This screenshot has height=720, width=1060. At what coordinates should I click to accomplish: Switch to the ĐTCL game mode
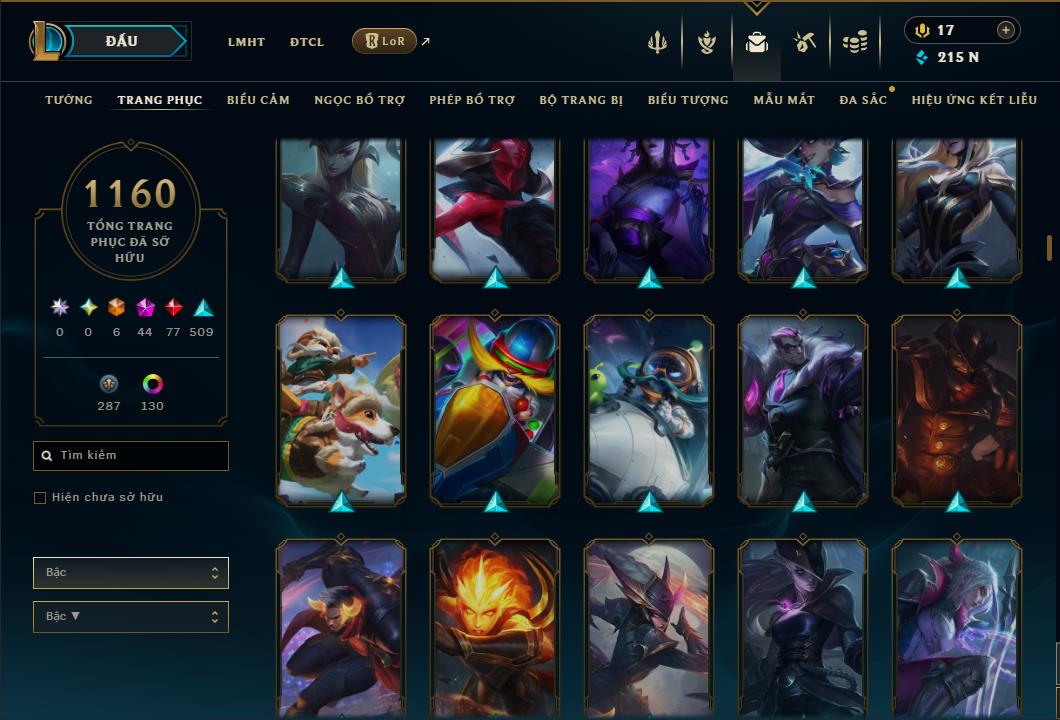coord(307,42)
